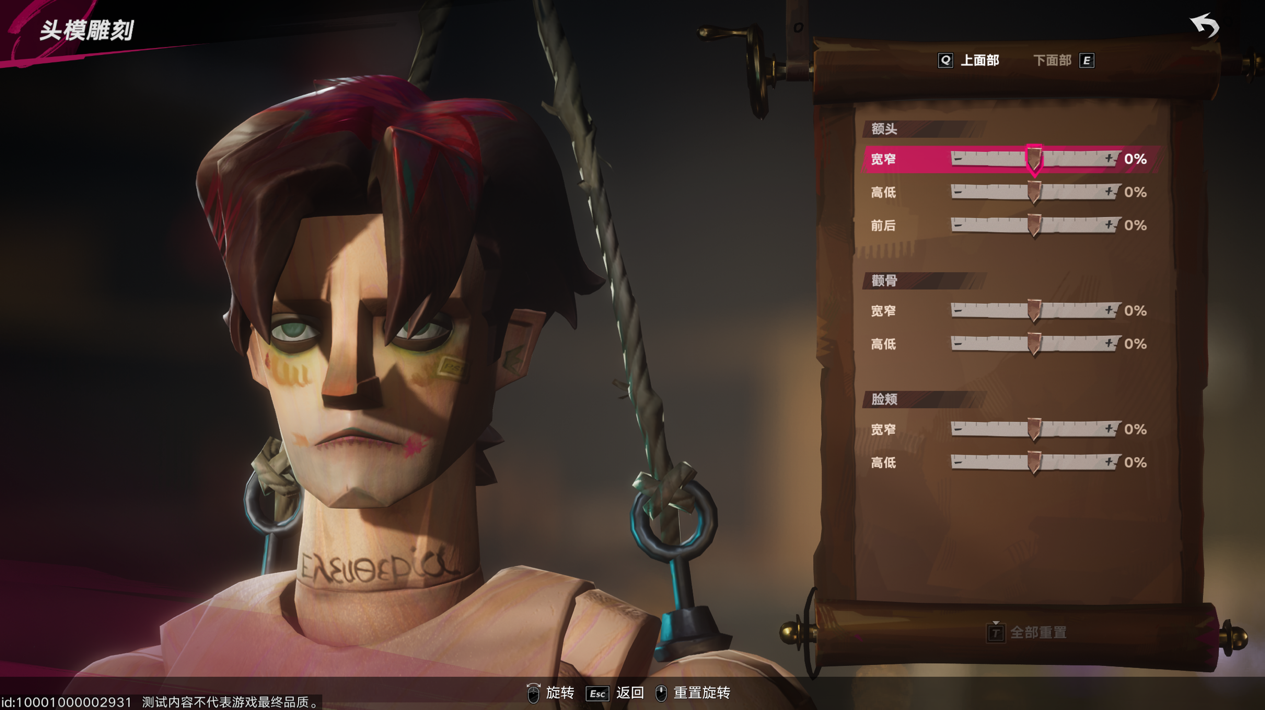
Task: Click the 脸颊 高低 slider handle
Action: [x=1034, y=463]
